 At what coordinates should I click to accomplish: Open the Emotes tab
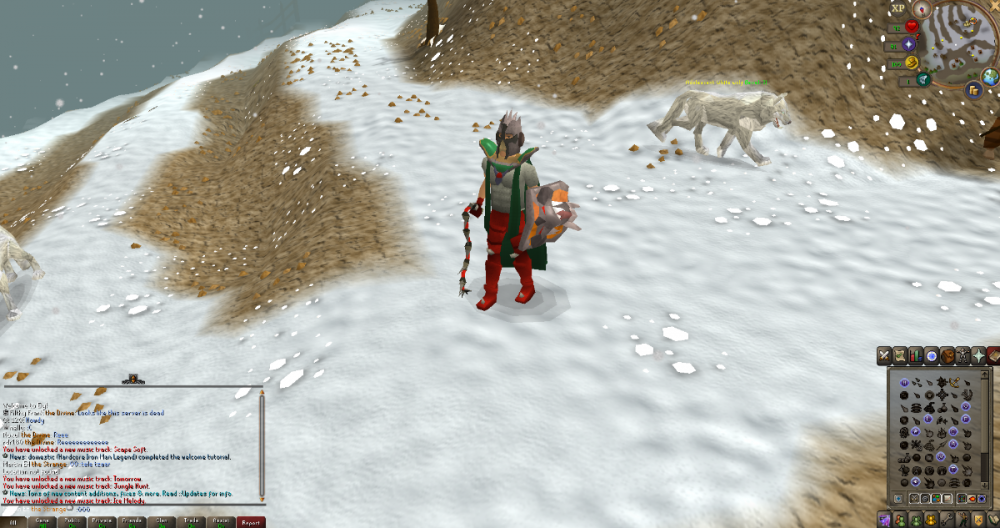[x=964, y=519]
